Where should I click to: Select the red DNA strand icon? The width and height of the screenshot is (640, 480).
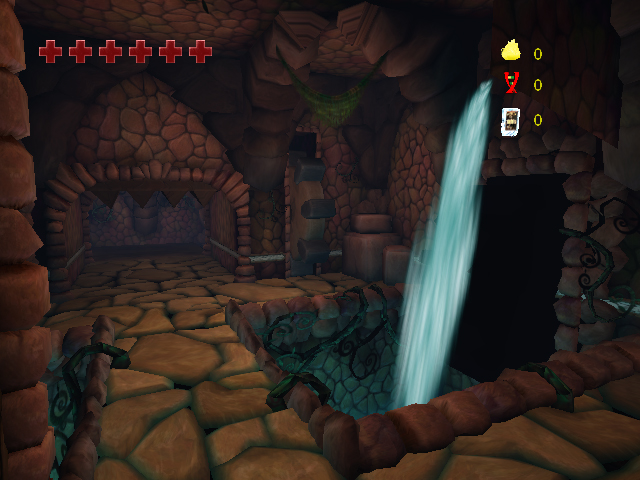[512, 84]
